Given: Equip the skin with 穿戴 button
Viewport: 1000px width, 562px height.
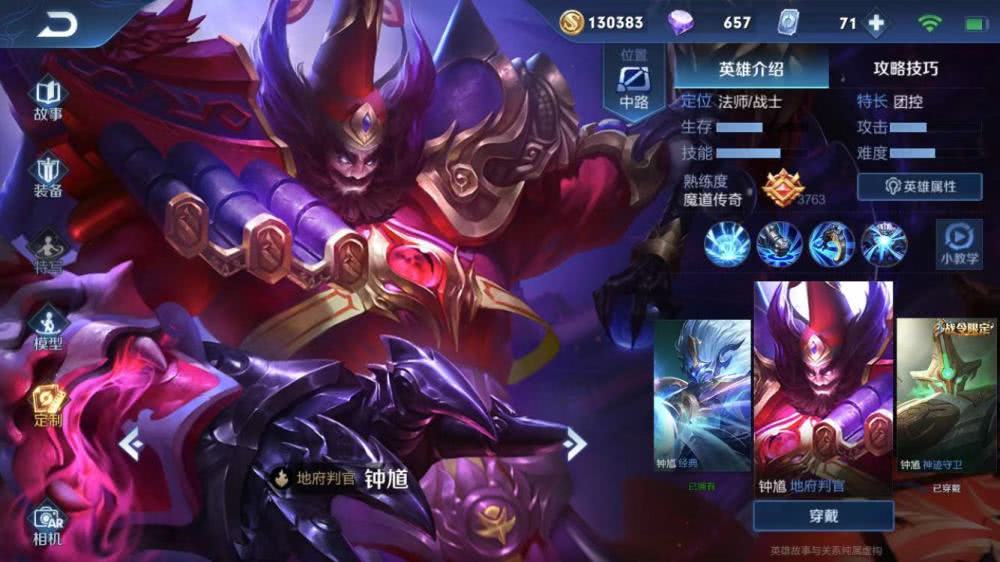Looking at the screenshot, I should (823, 516).
